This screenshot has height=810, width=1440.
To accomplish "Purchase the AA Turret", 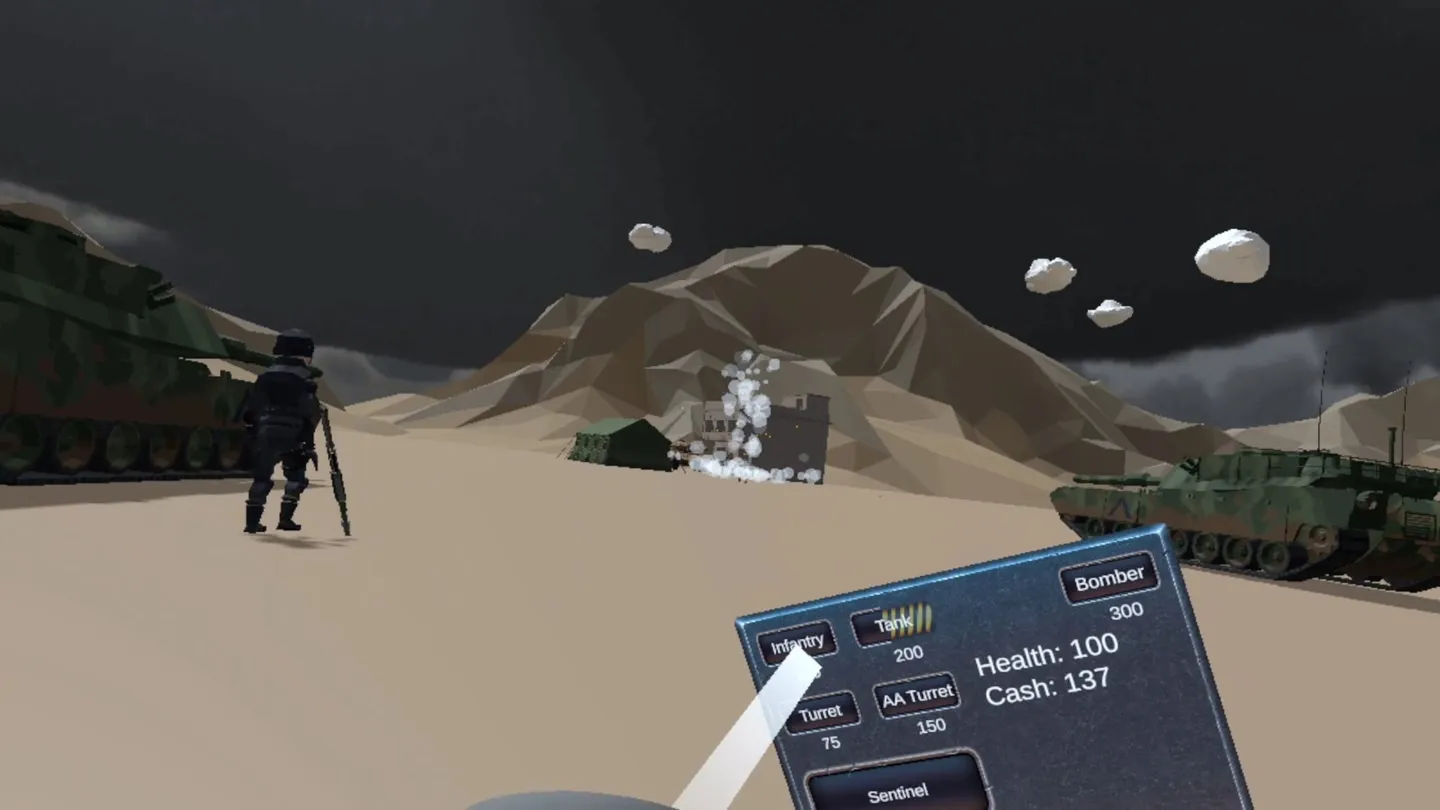I will [x=916, y=696].
